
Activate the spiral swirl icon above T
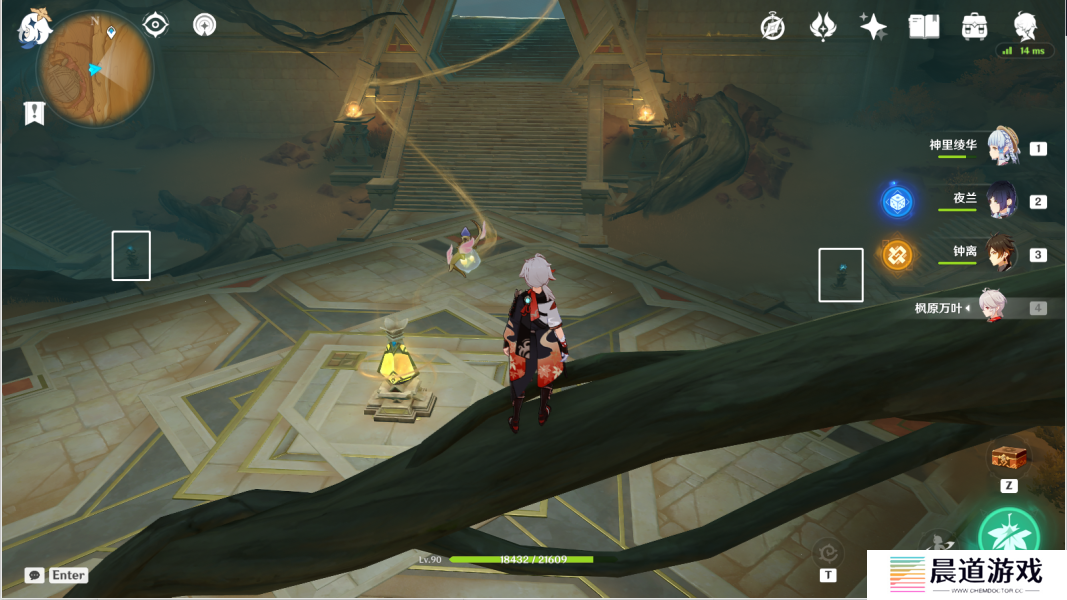click(828, 551)
